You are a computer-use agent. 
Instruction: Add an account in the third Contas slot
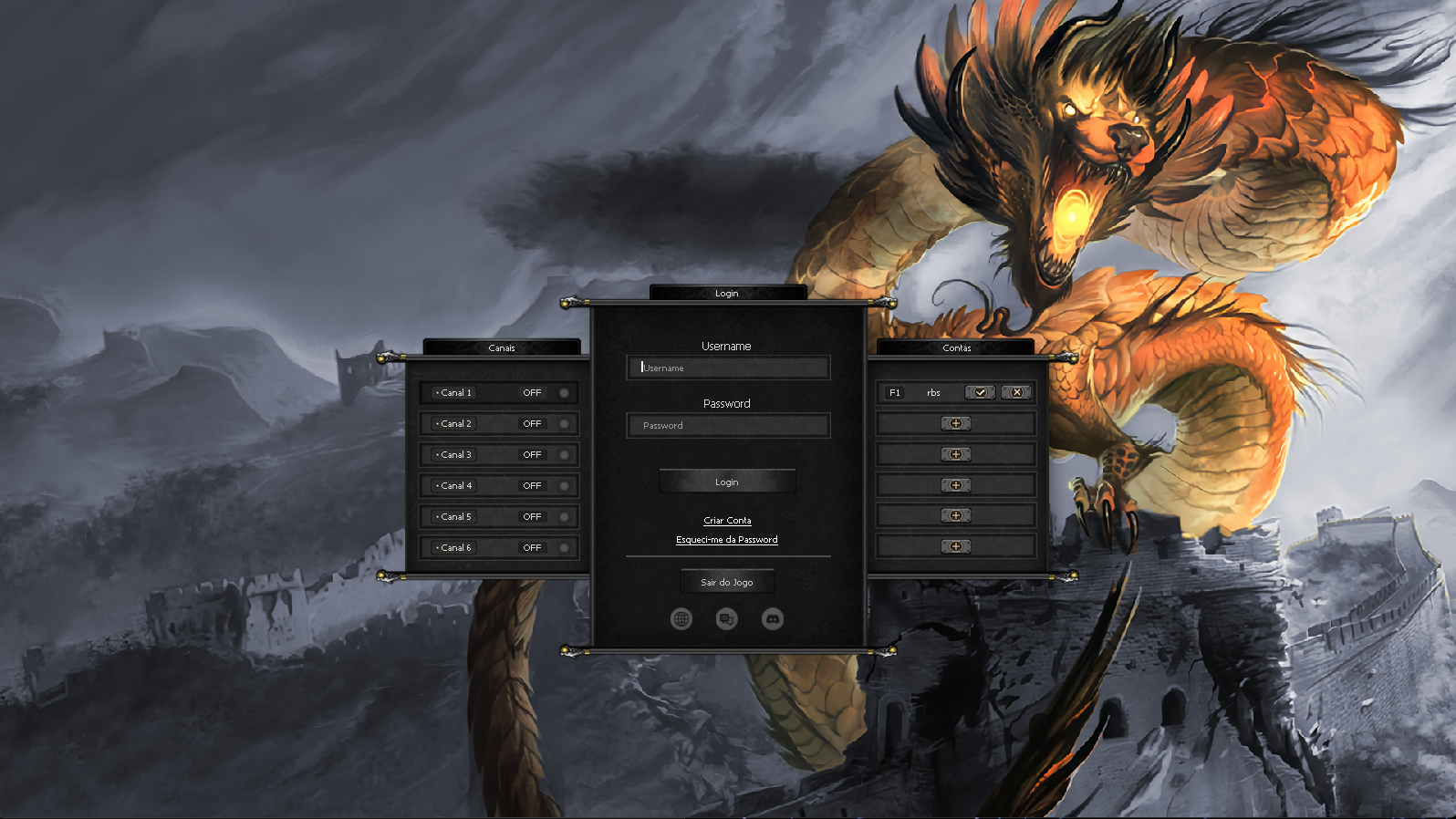point(955,454)
